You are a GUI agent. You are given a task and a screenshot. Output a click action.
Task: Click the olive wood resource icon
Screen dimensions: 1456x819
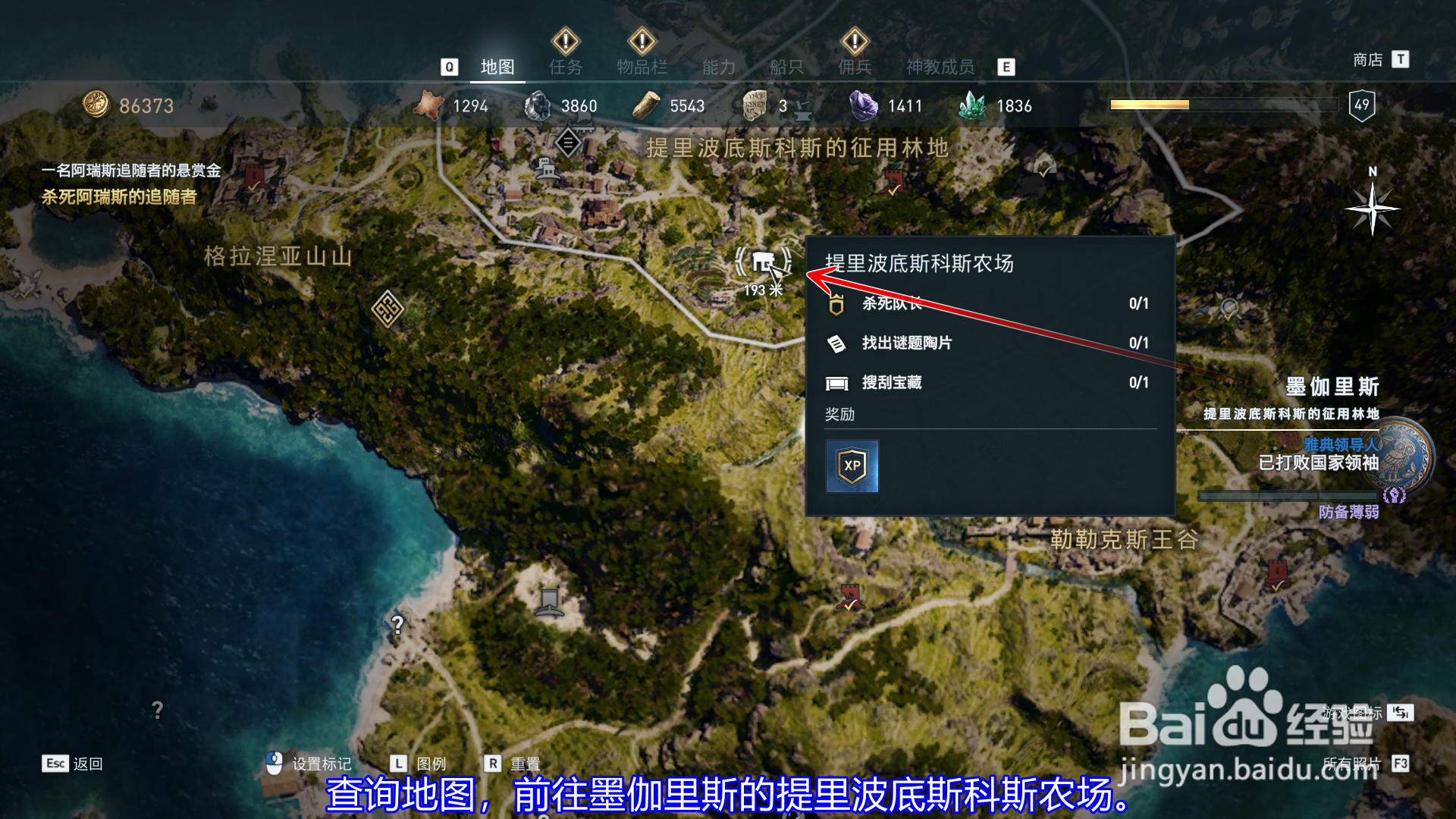point(645,105)
